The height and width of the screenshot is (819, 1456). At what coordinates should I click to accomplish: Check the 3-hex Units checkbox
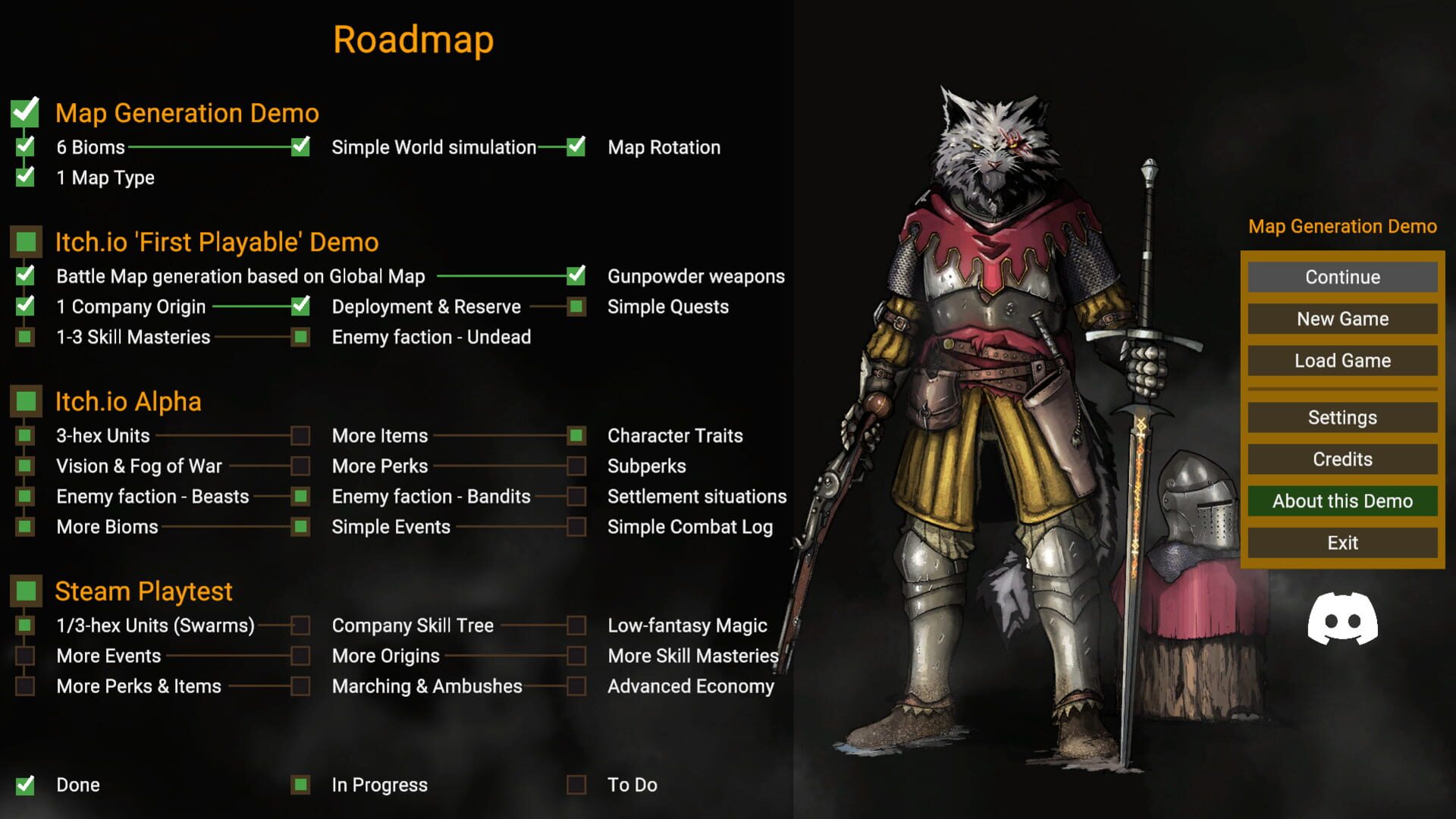coord(25,435)
